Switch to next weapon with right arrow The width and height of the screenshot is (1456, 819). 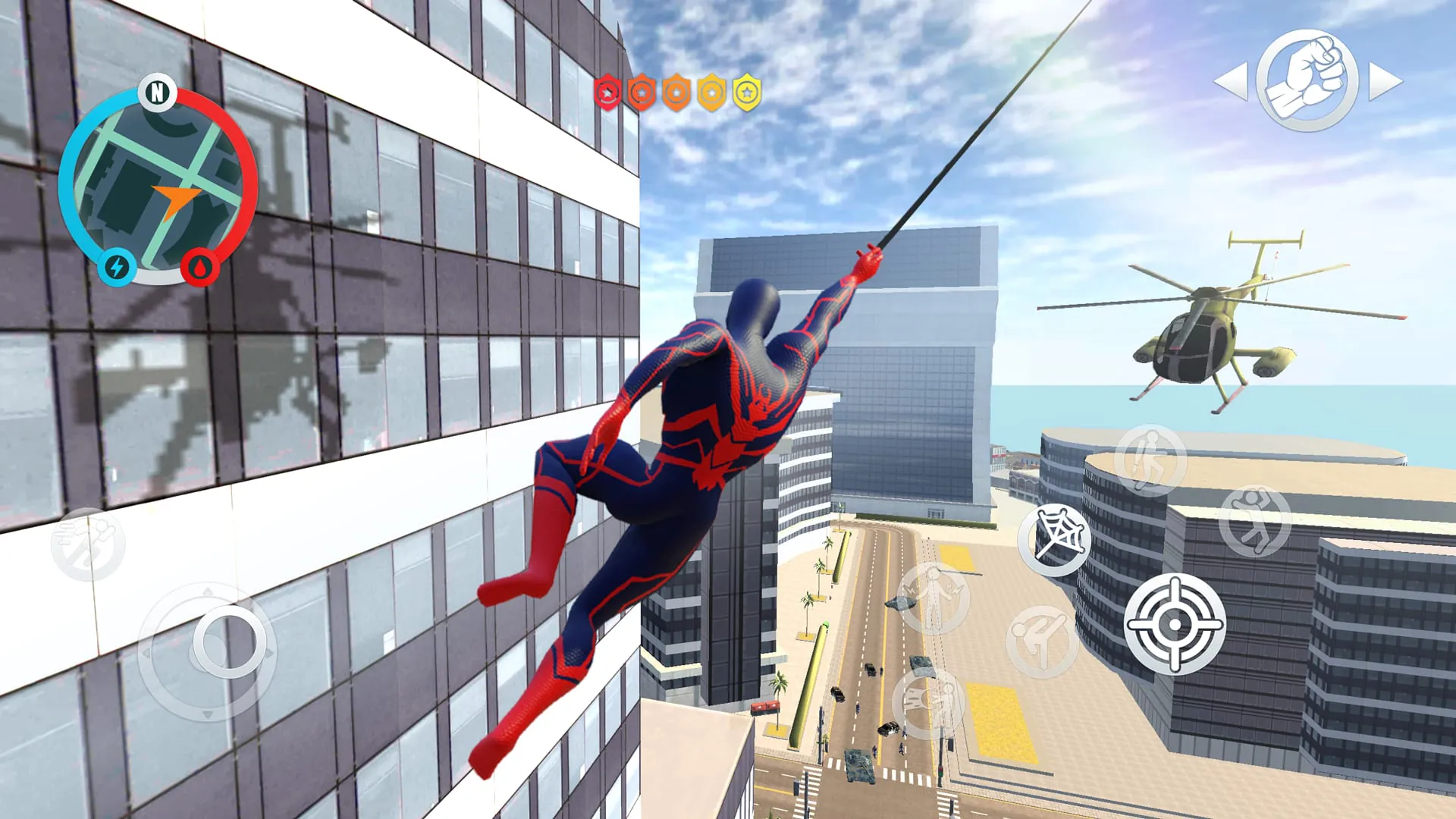1385,81
